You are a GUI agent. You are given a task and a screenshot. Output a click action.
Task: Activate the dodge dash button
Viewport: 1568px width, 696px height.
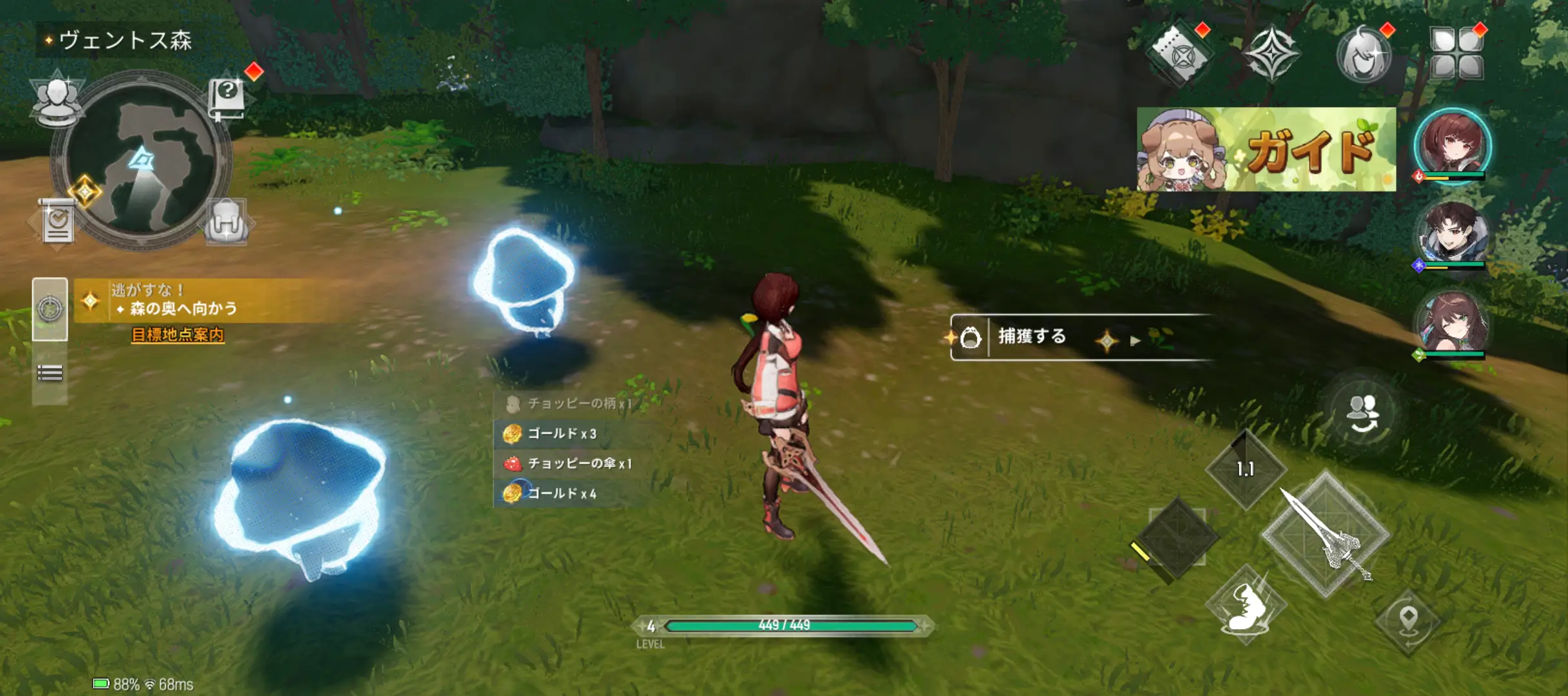[x=1246, y=606]
